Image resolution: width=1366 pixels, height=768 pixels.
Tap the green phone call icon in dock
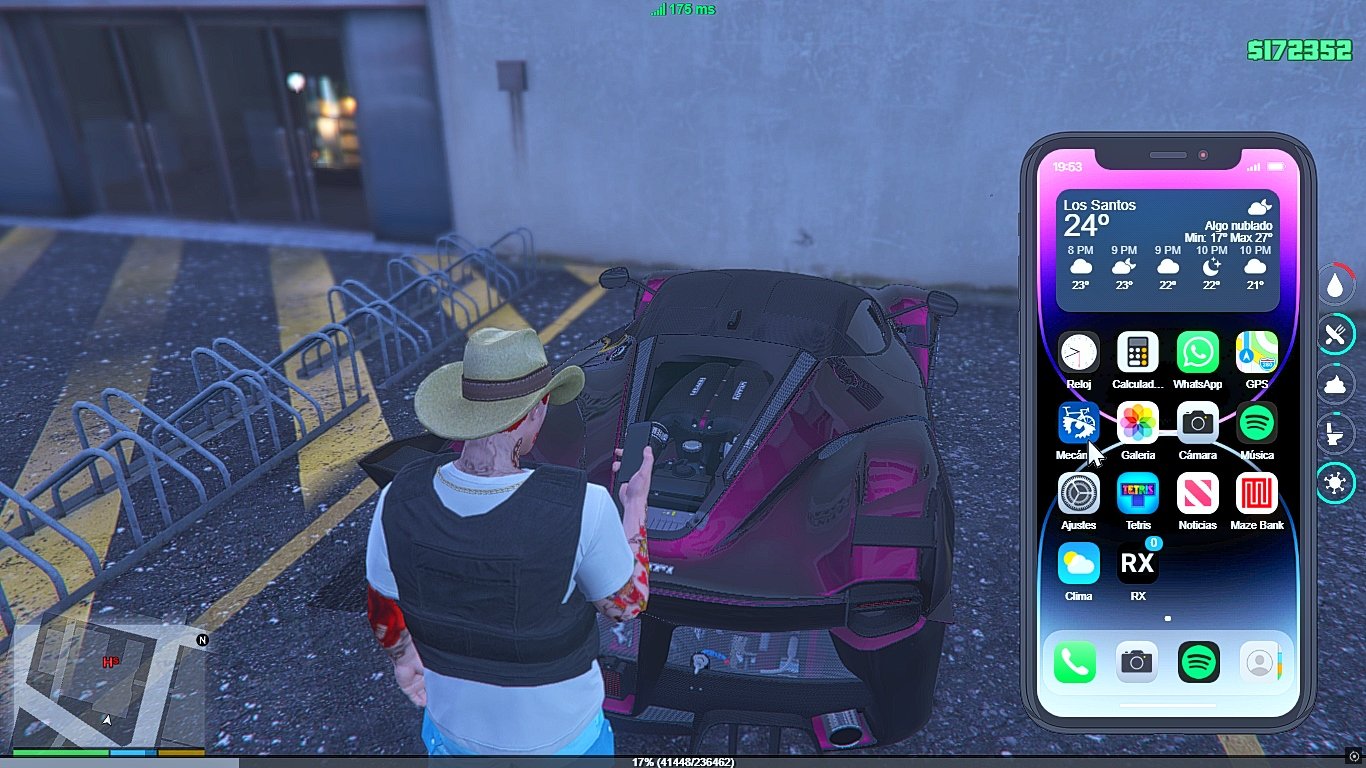tap(1075, 662)
